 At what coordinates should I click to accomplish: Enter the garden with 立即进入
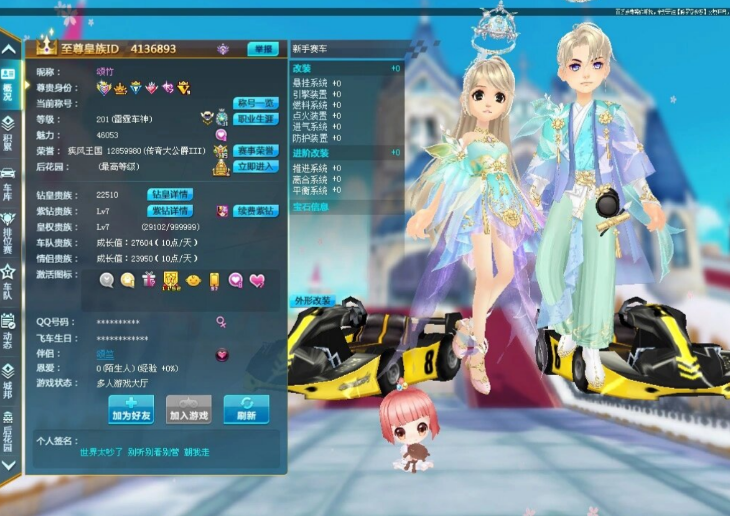[255, 167]
